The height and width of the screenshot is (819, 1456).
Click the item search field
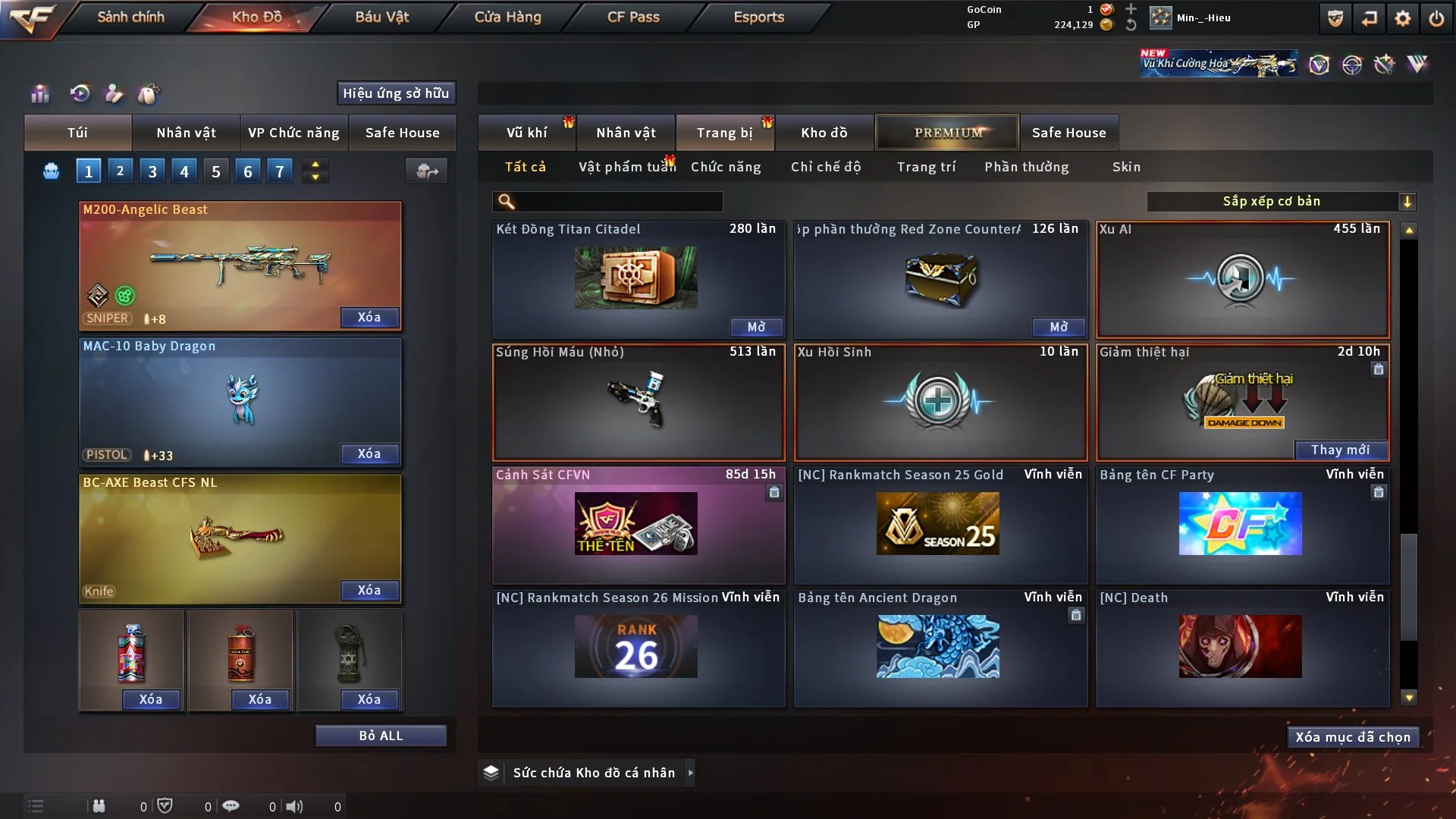click(618, 202)
